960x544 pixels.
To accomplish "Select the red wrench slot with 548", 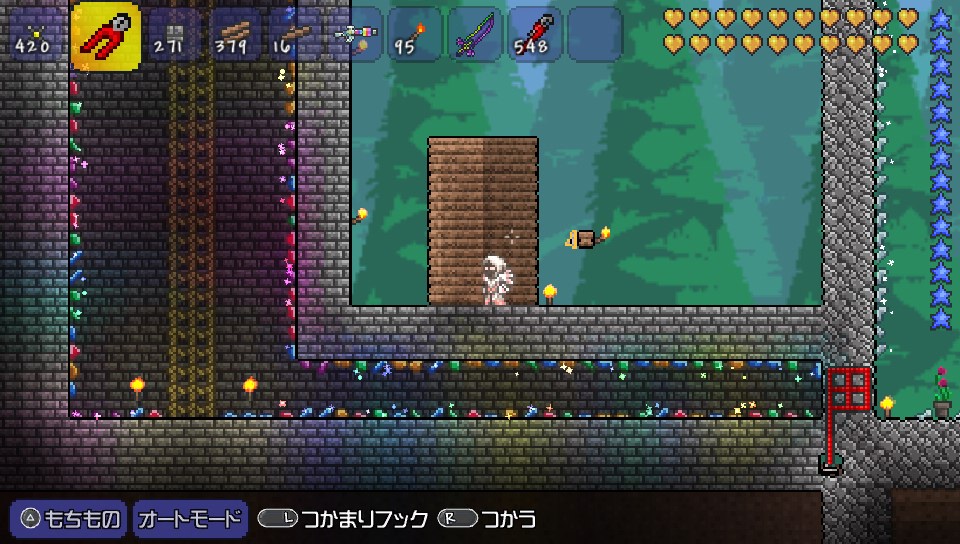I will [535, 35].
